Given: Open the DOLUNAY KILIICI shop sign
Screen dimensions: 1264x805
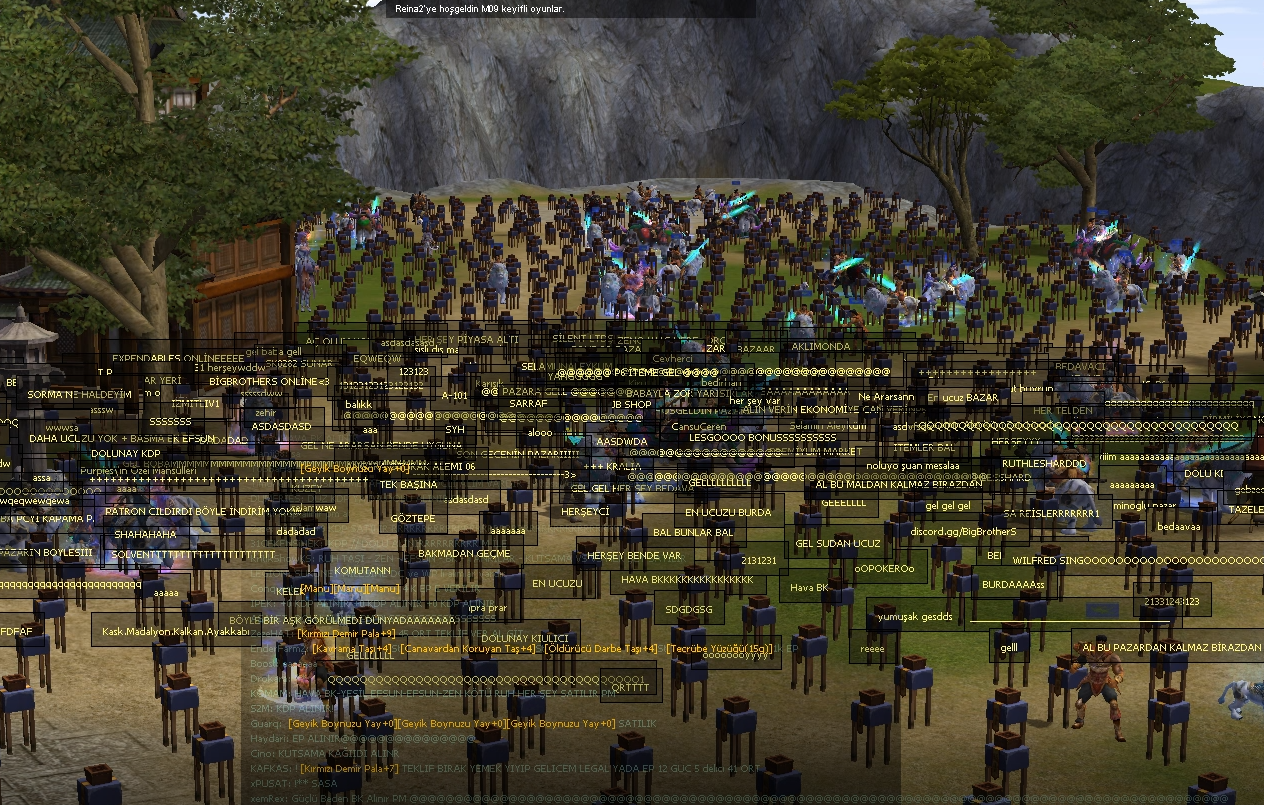Looking at the screenshot, I should click(525, 638).
